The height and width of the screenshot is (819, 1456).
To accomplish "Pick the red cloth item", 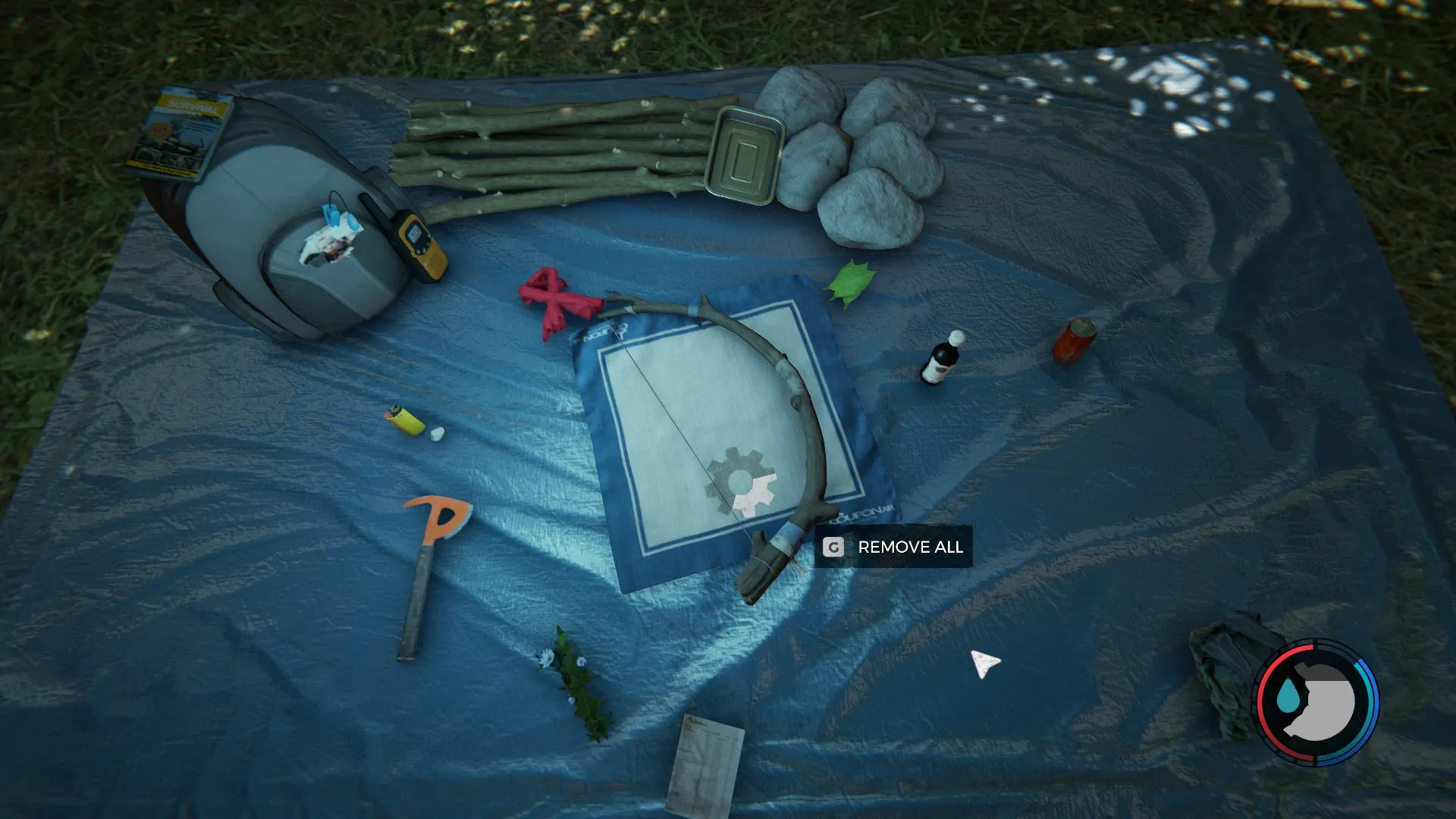I will tap(557, 300).
